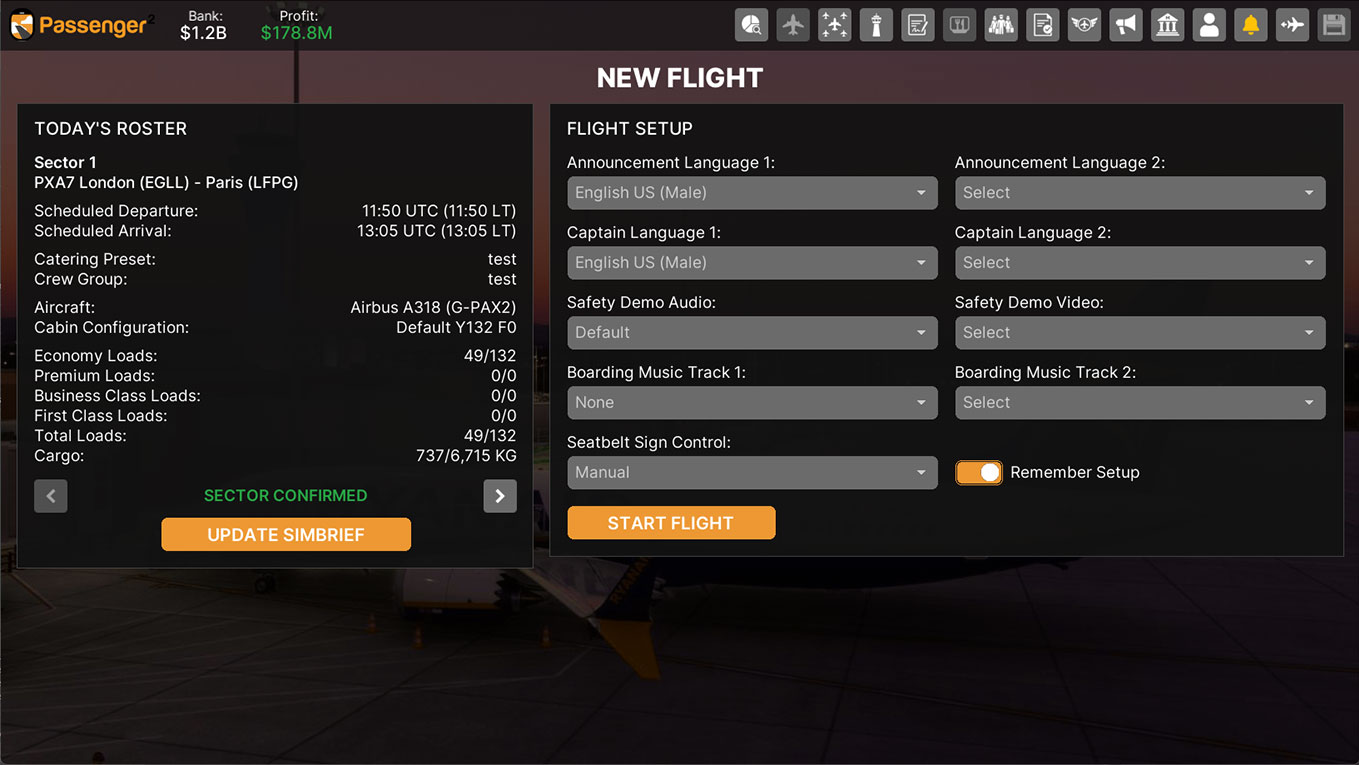
Task: Change the Seatbelt Sign Control setting
Action: tap(752, 473)
